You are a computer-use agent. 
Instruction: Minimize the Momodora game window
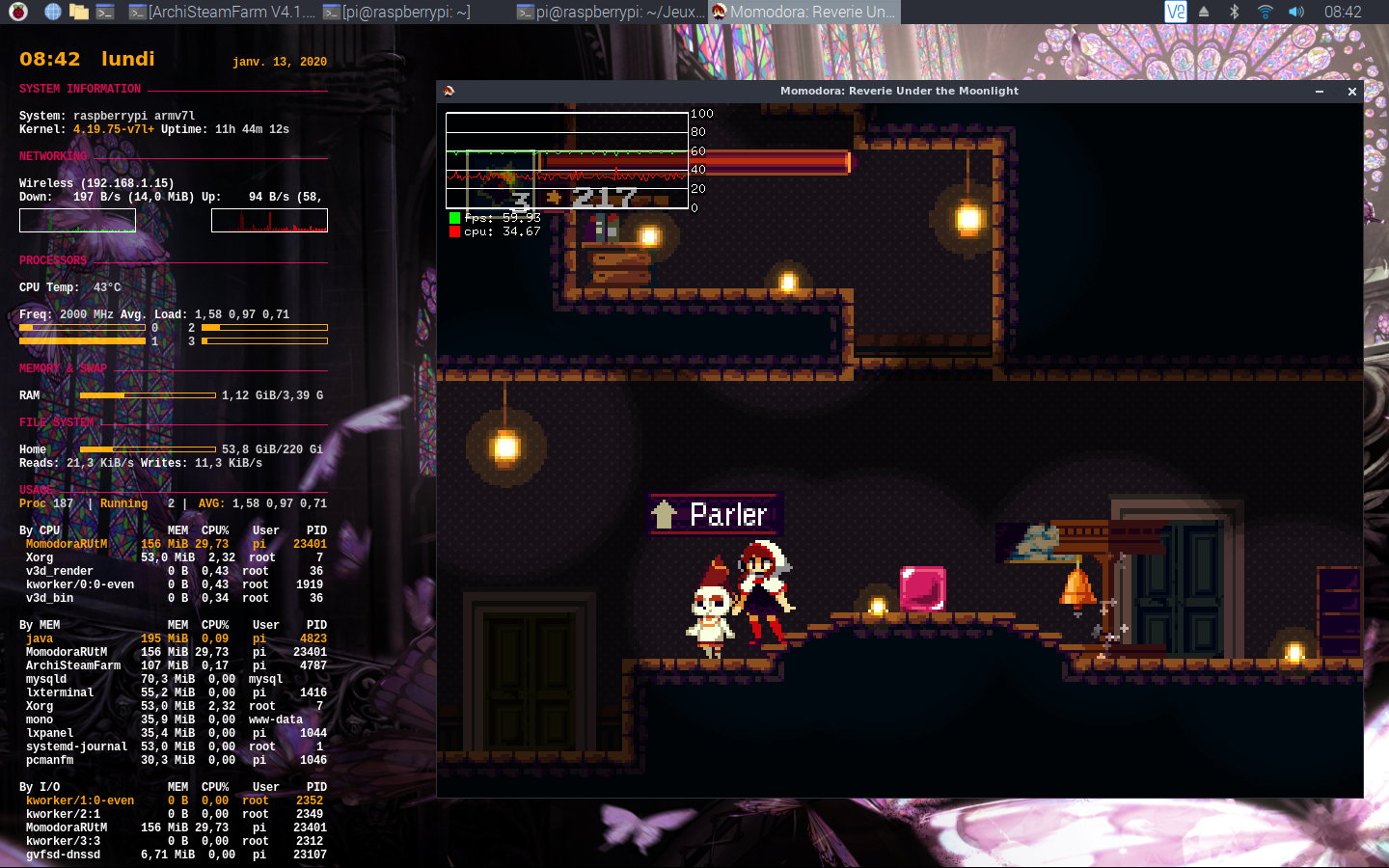click(x=1319, y=92)
